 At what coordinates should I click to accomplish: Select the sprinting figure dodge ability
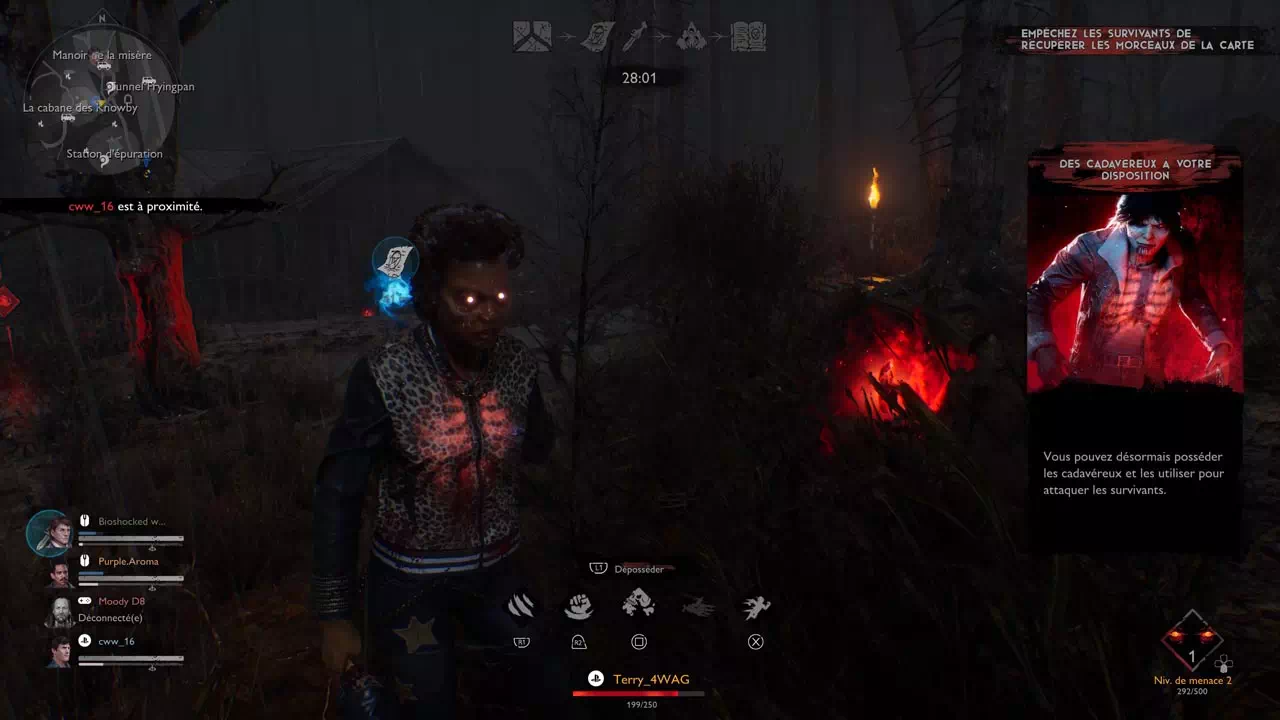pyautogui.click(x=757, y=607)
